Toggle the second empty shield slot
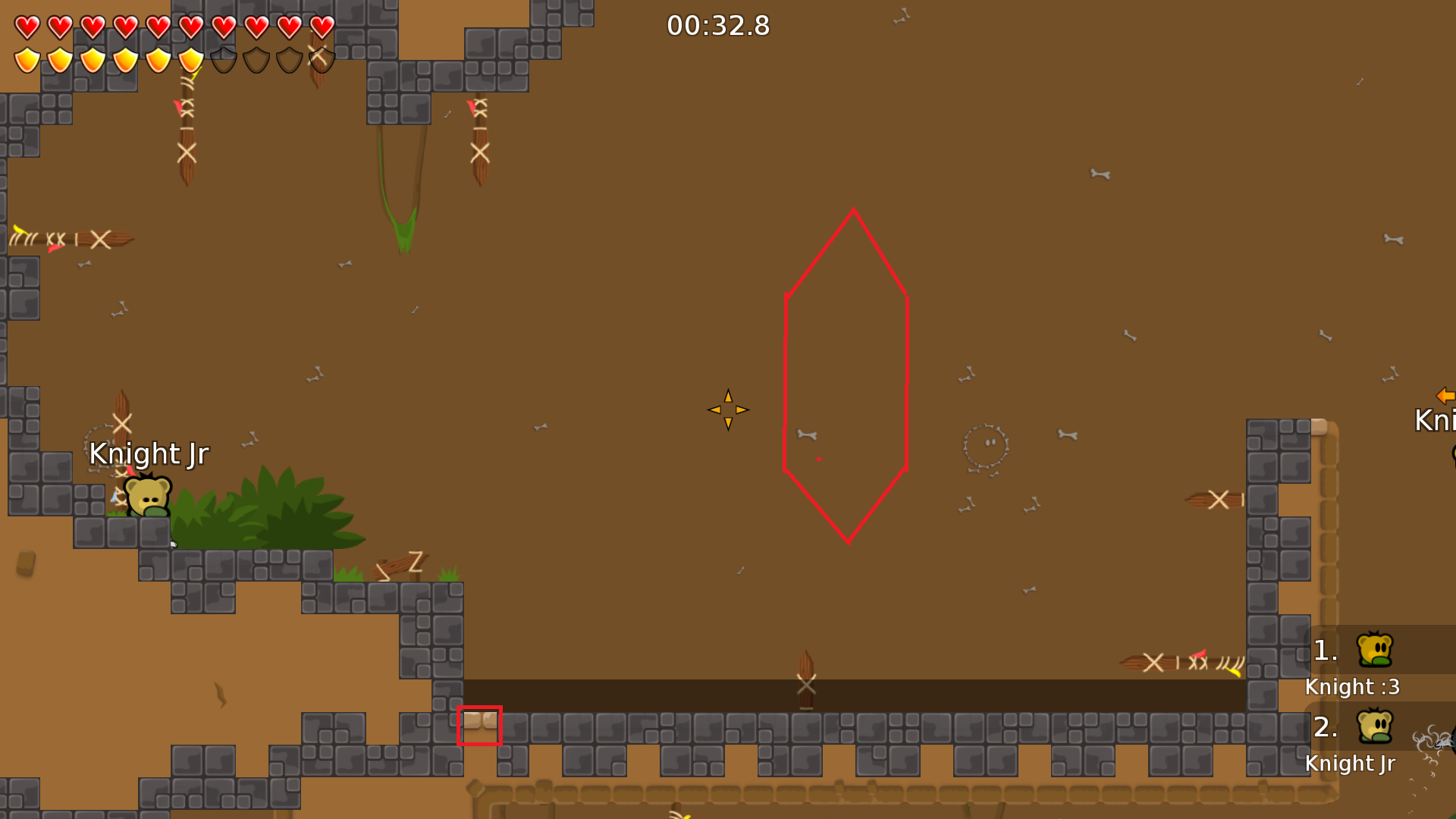 pos(256,60)
